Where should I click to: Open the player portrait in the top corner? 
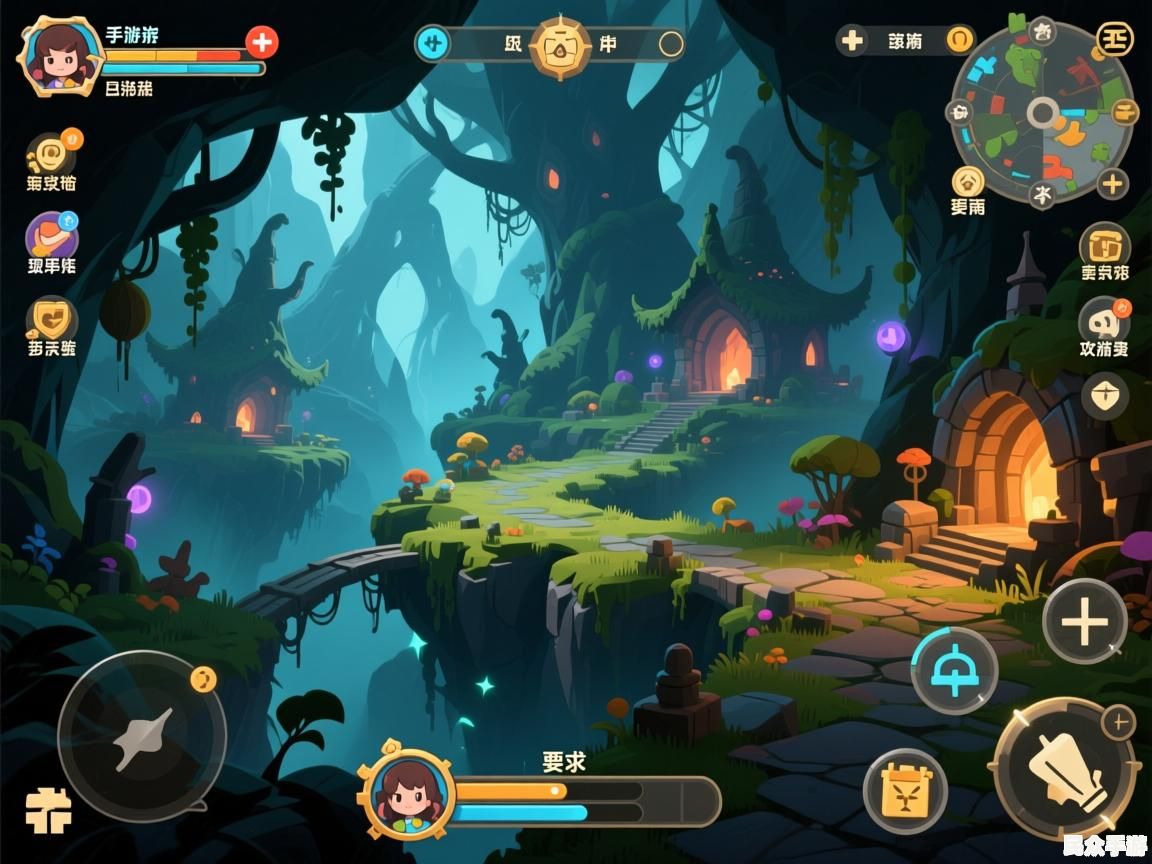click(x=63, y=54)
